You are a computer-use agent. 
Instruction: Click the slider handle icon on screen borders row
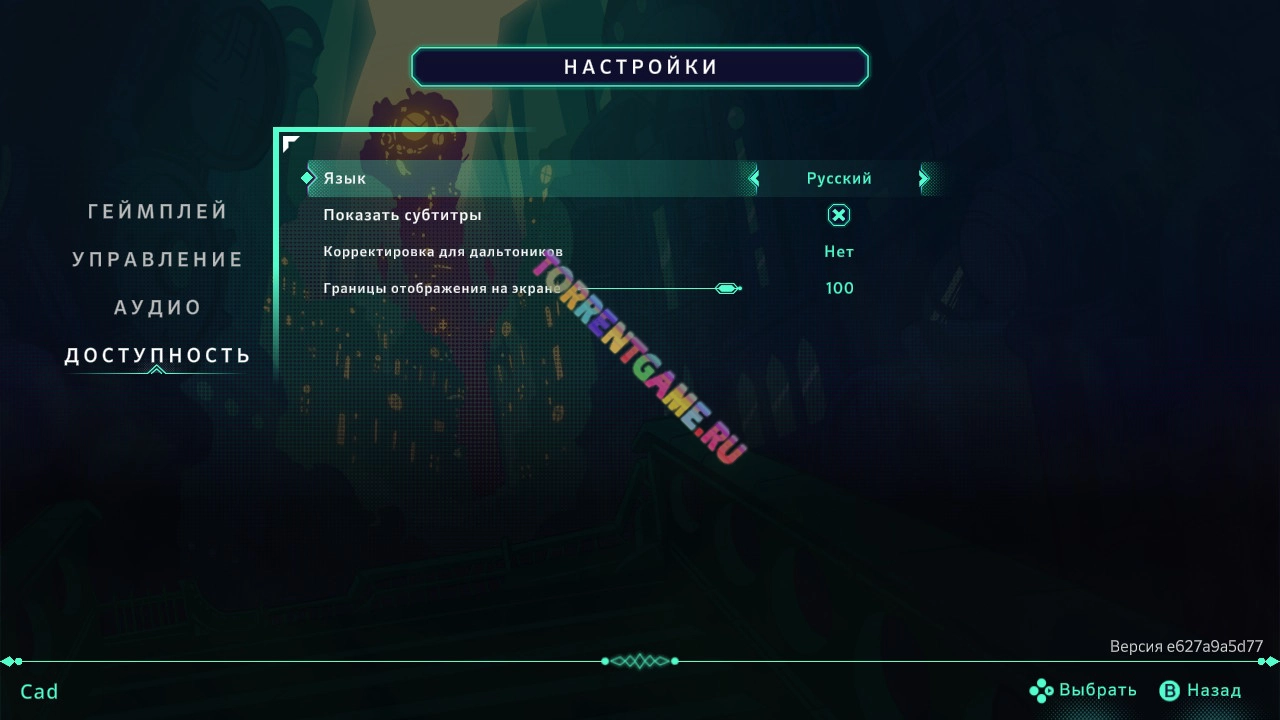pos(727,288)
